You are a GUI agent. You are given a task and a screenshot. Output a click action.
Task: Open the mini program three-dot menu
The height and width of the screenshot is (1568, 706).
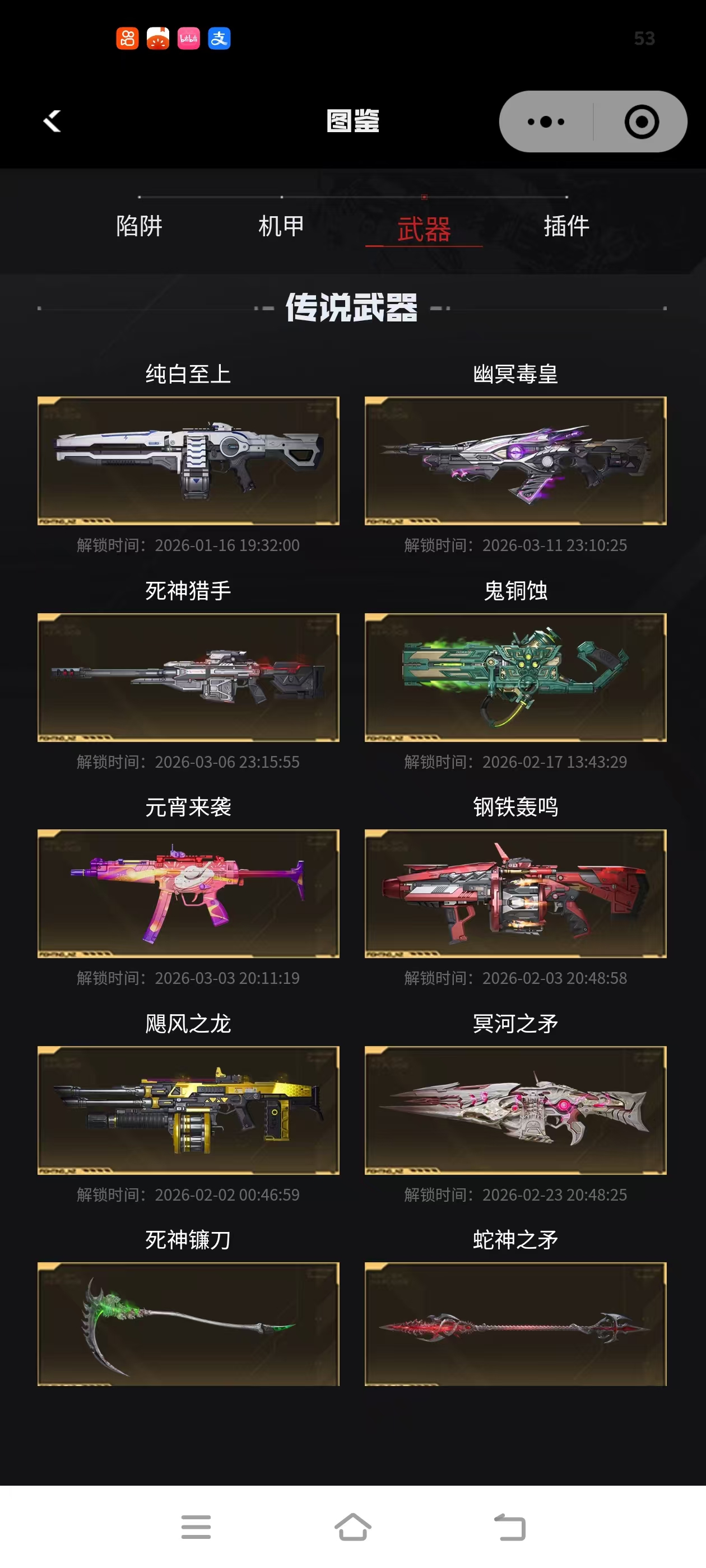(x=545, y=122)
